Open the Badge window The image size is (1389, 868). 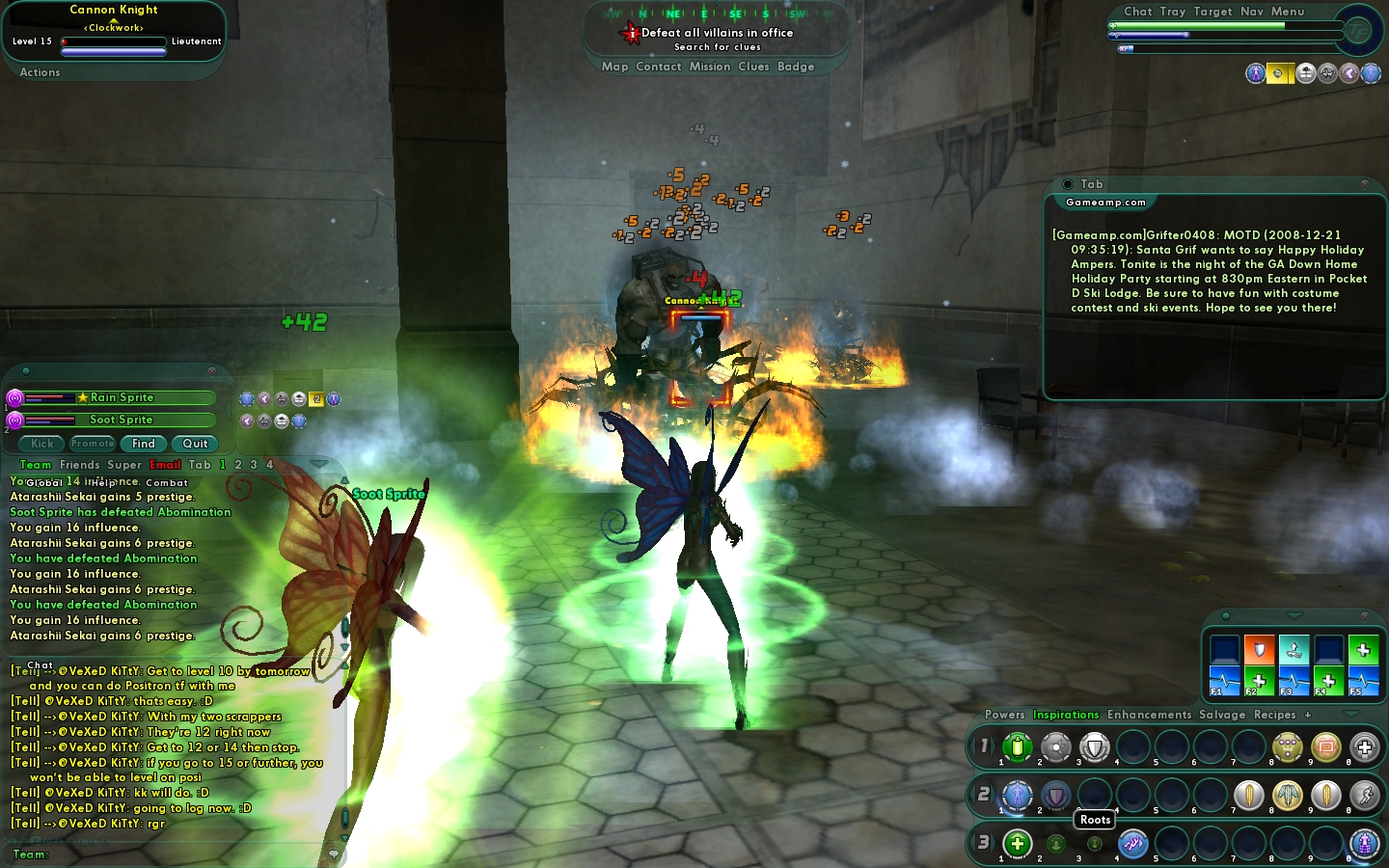coord(796,67)
